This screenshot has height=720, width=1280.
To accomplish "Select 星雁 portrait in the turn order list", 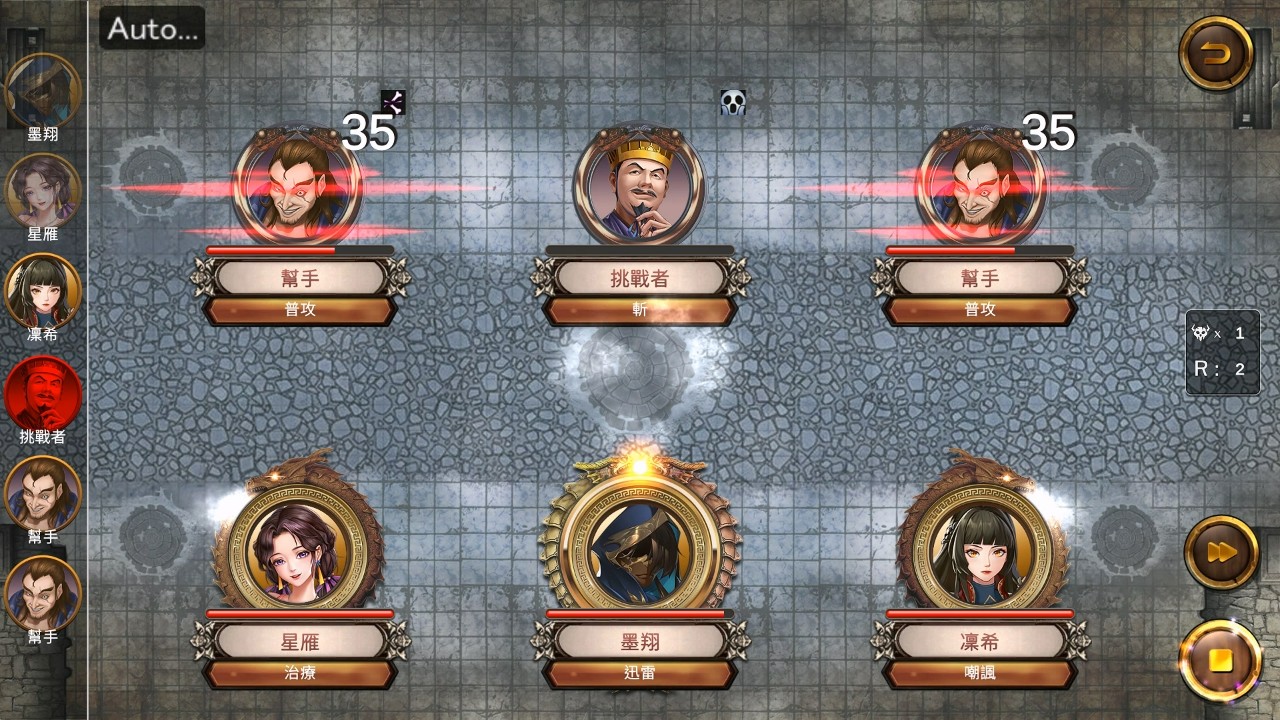I will coord(43,191).
